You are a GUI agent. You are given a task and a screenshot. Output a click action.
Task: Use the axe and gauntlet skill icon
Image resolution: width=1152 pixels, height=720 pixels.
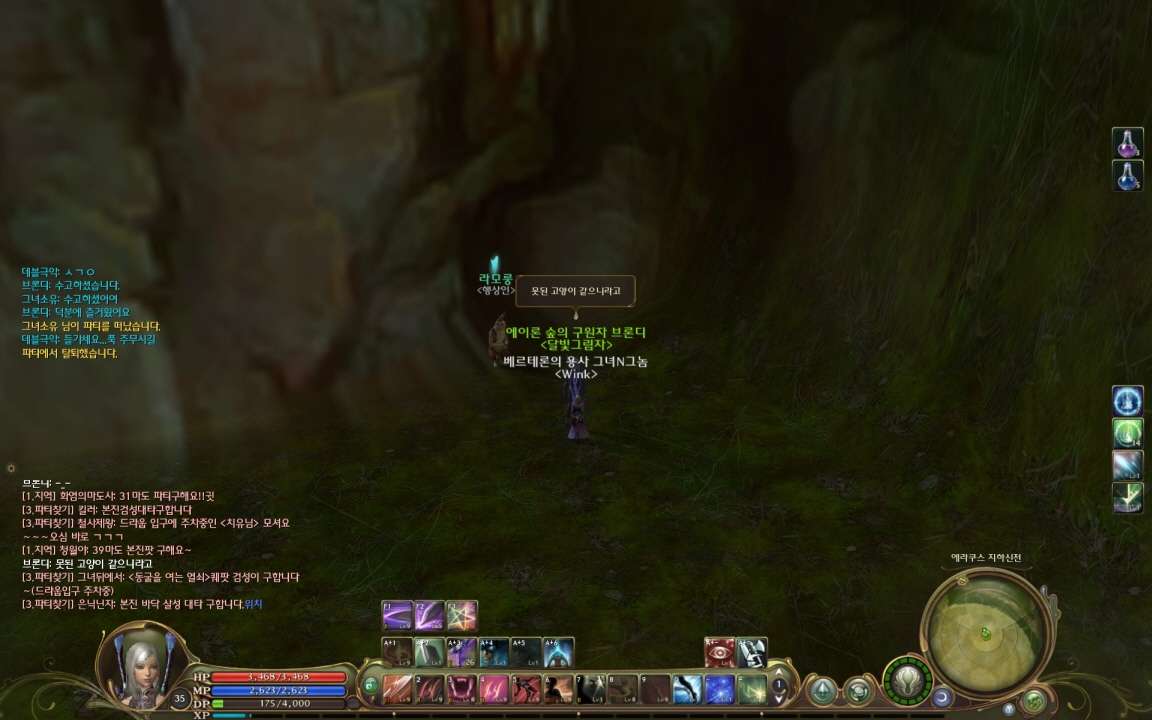point(752,652)
